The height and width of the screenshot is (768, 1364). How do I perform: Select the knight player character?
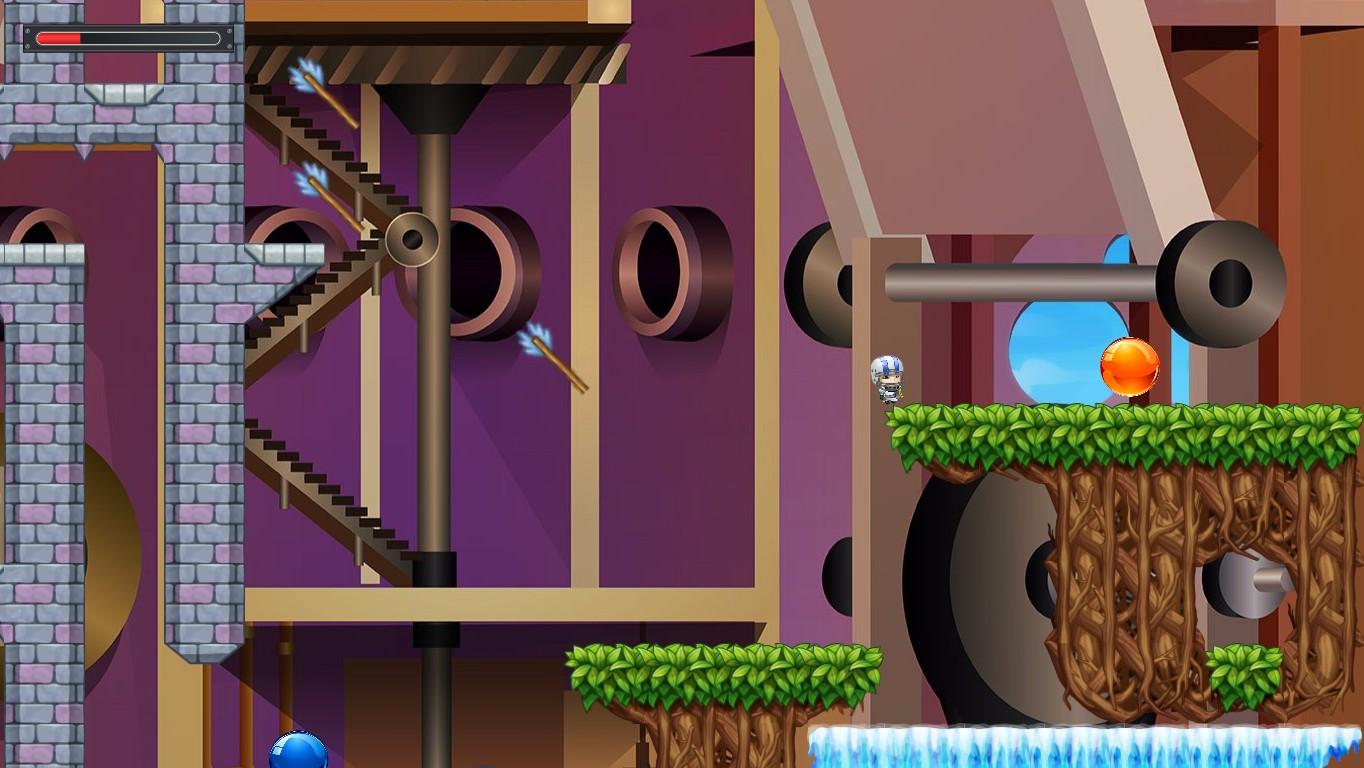(x=886, y=380)
